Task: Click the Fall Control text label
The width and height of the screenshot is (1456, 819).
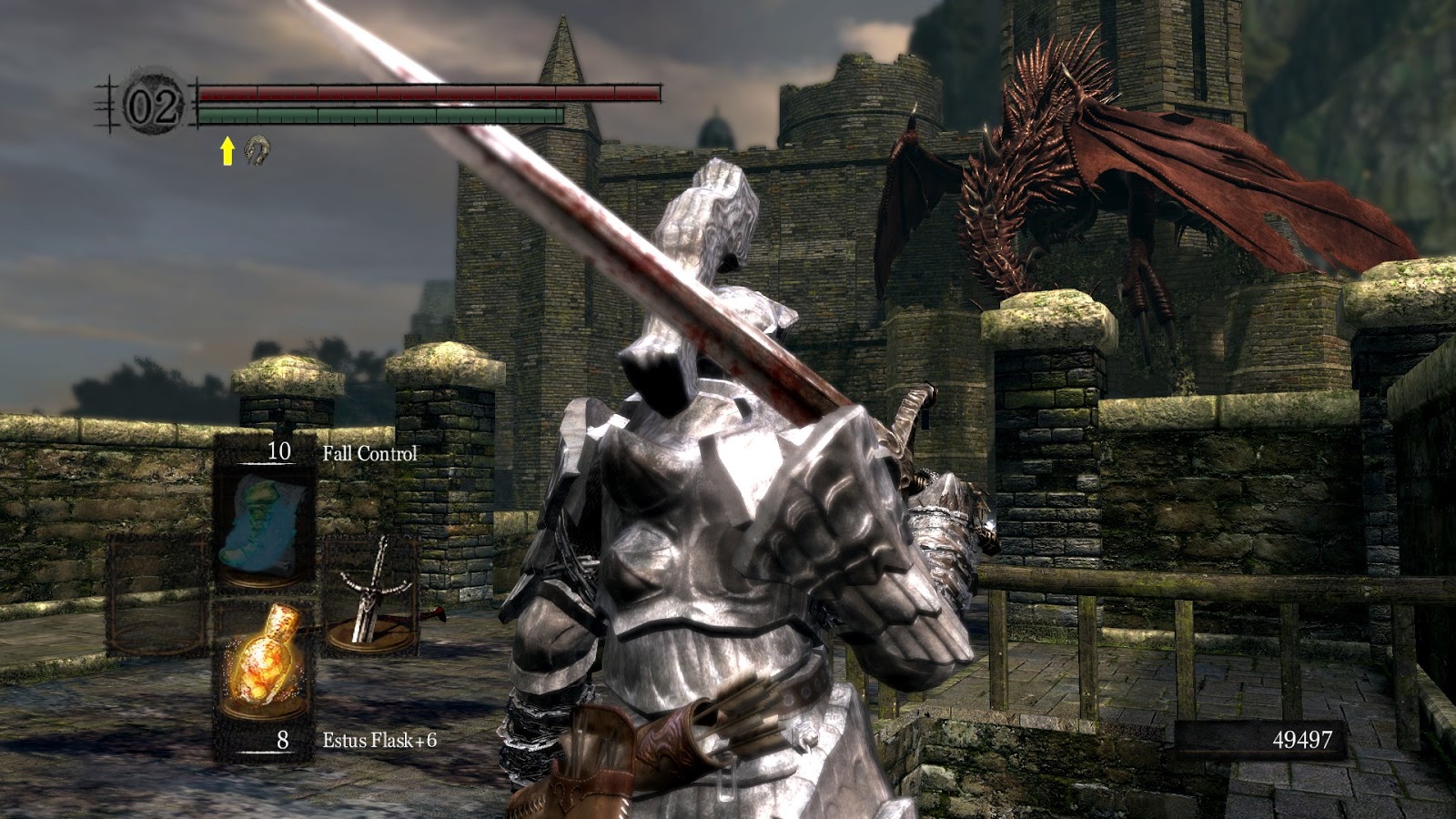Action: (x=371, y=452)
